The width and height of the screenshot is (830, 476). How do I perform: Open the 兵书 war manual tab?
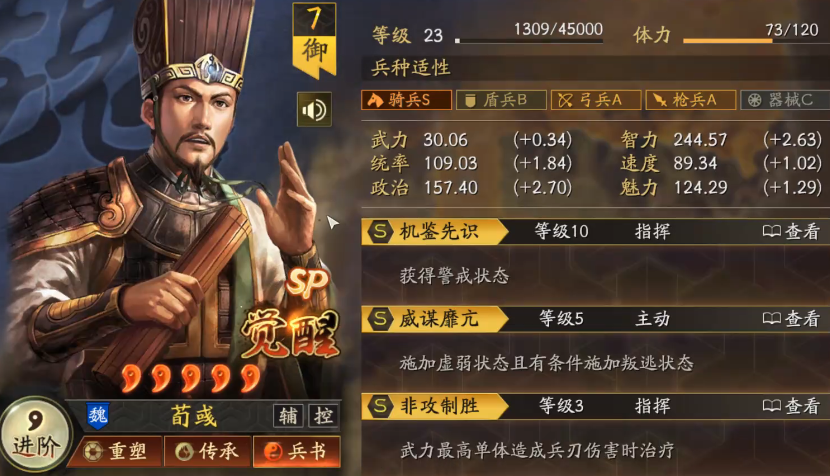tap(296, 452)
